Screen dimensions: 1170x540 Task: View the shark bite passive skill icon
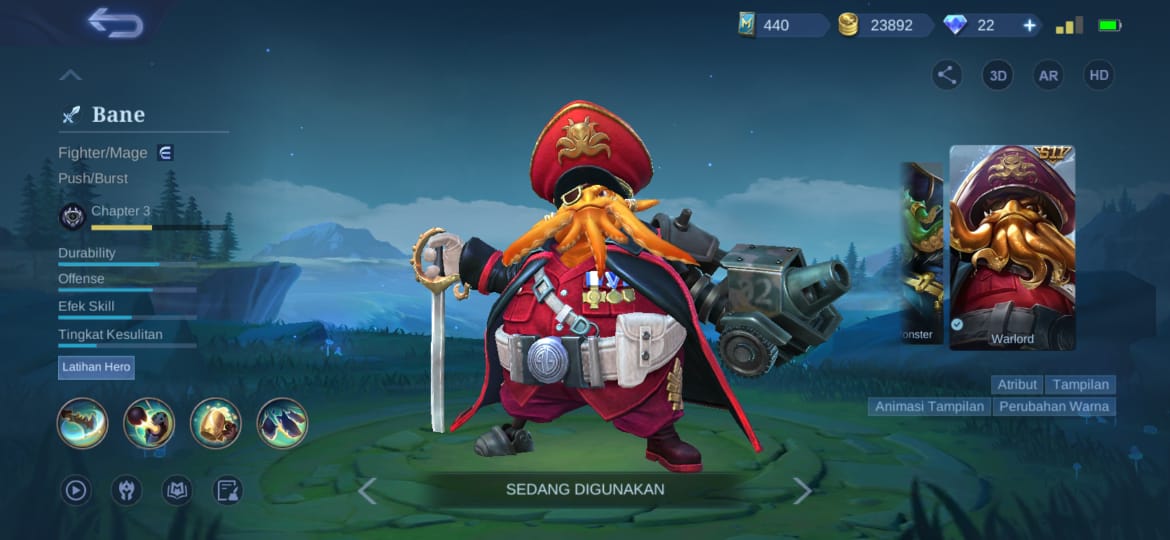(83, 423)
